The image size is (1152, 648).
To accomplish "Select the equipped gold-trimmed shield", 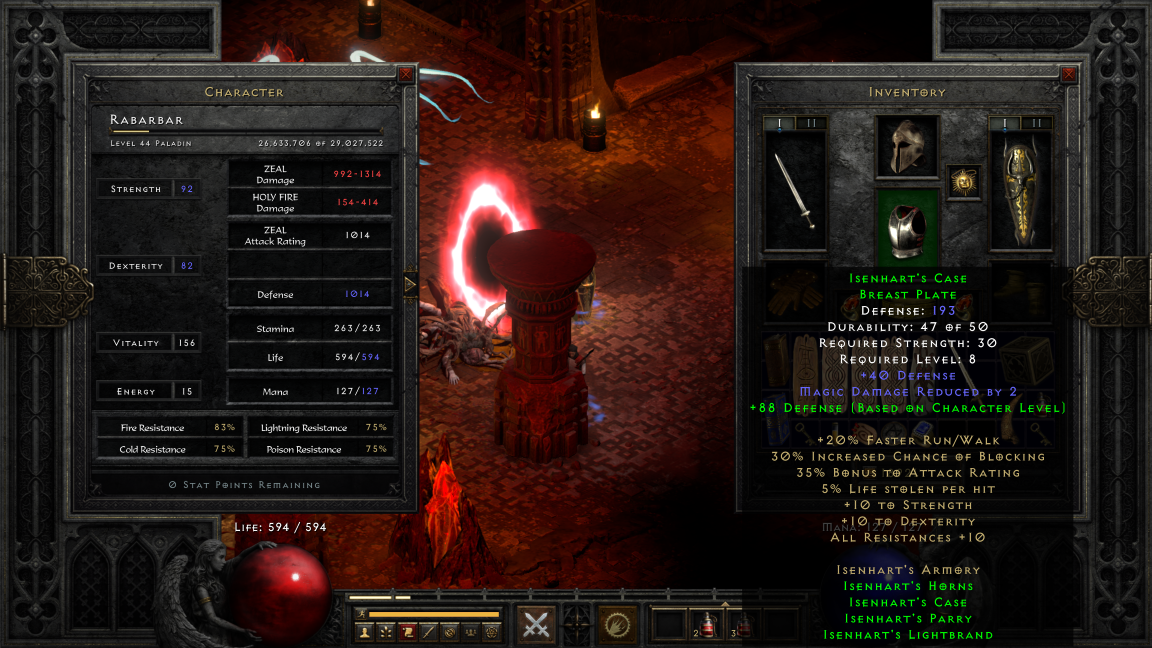I will 1020,192.
